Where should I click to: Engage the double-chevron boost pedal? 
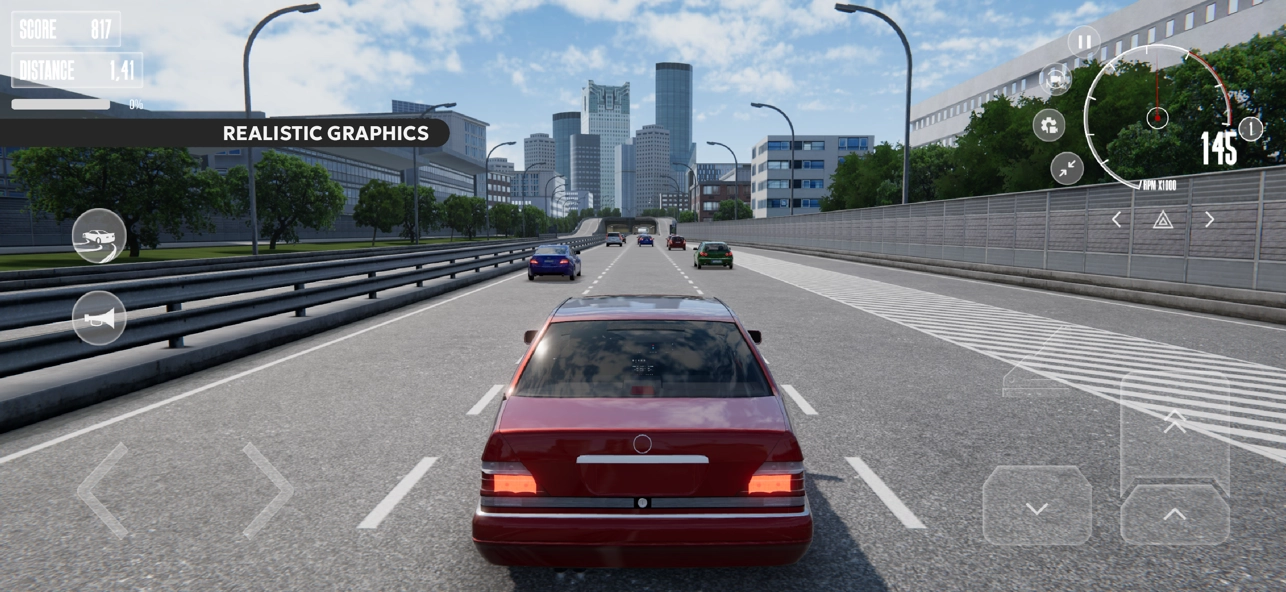point(1175,423)
